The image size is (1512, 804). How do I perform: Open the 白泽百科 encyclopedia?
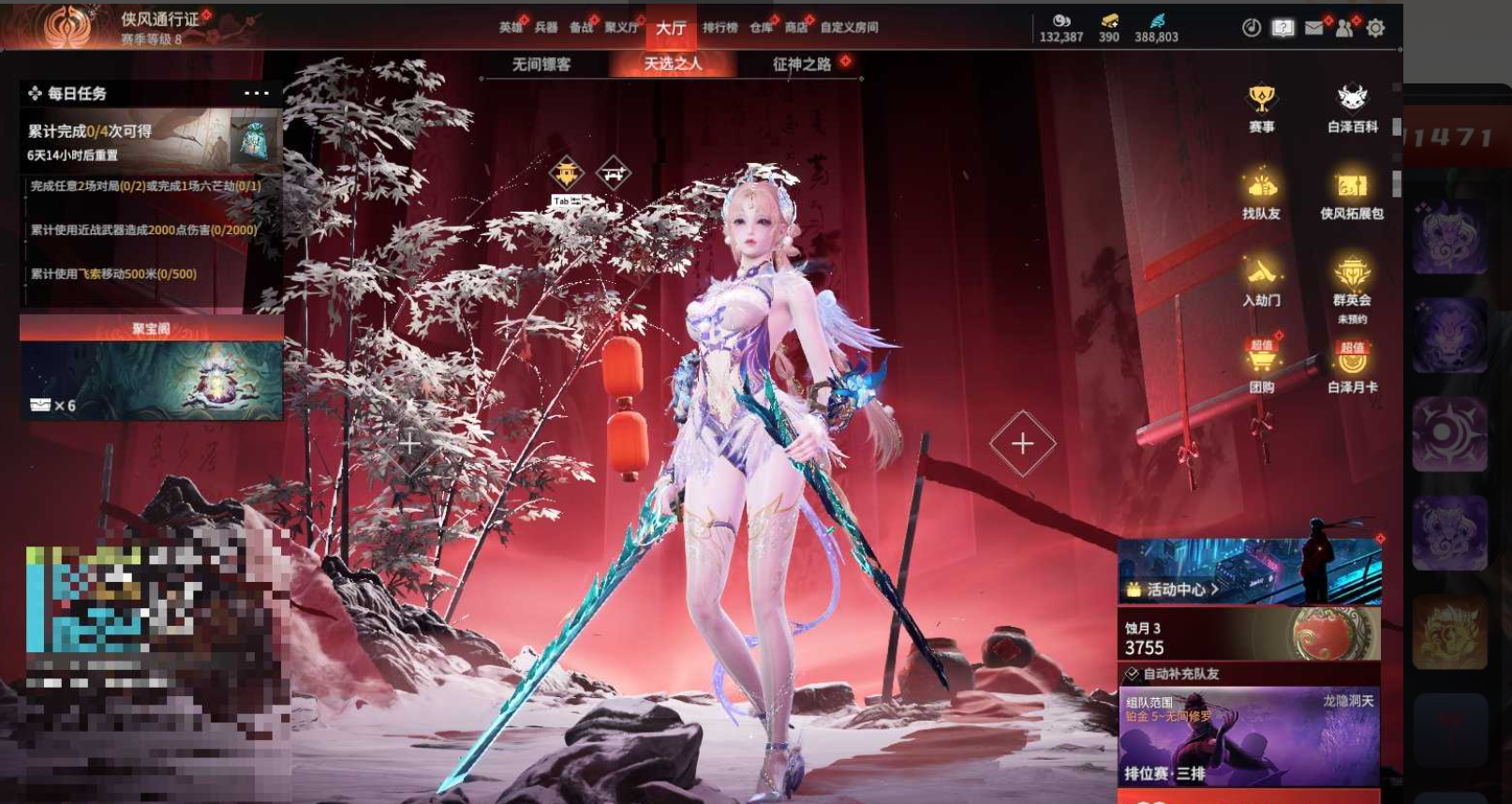click(1352, 107)
